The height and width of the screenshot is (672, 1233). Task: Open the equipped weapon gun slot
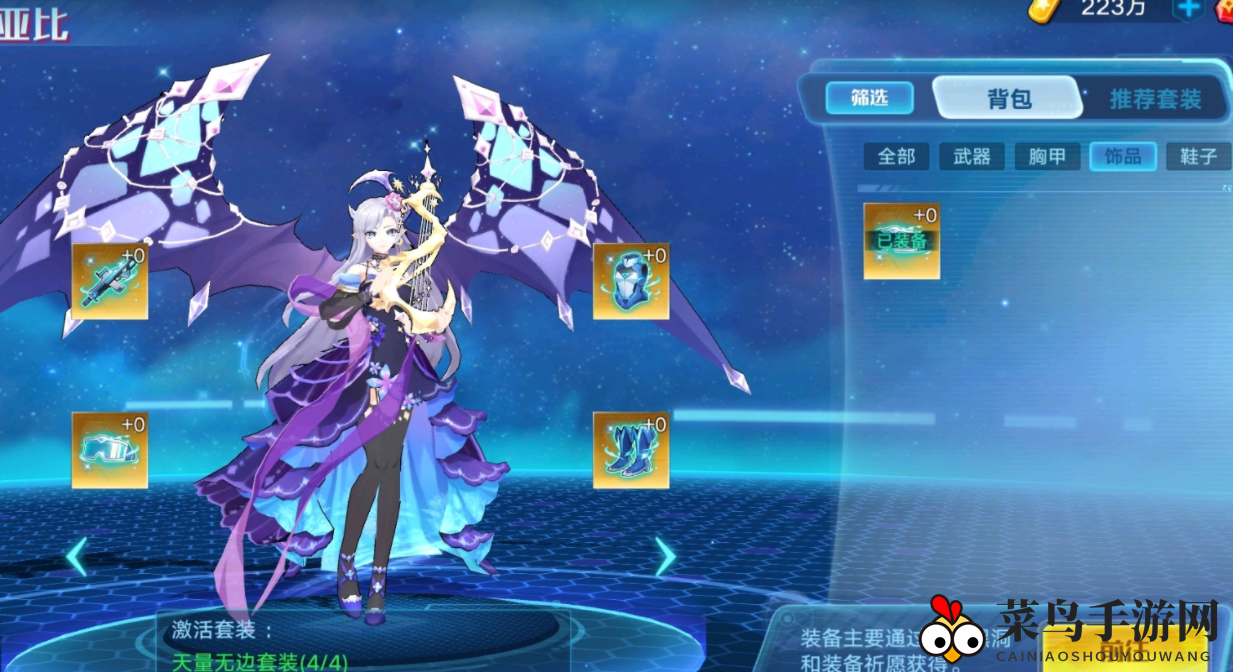(110, 281)
